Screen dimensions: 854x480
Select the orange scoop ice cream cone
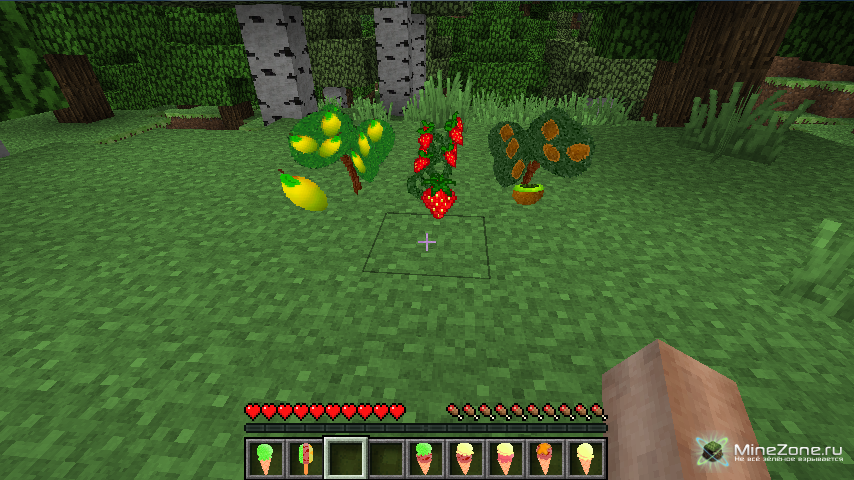[x=545, y=459]
